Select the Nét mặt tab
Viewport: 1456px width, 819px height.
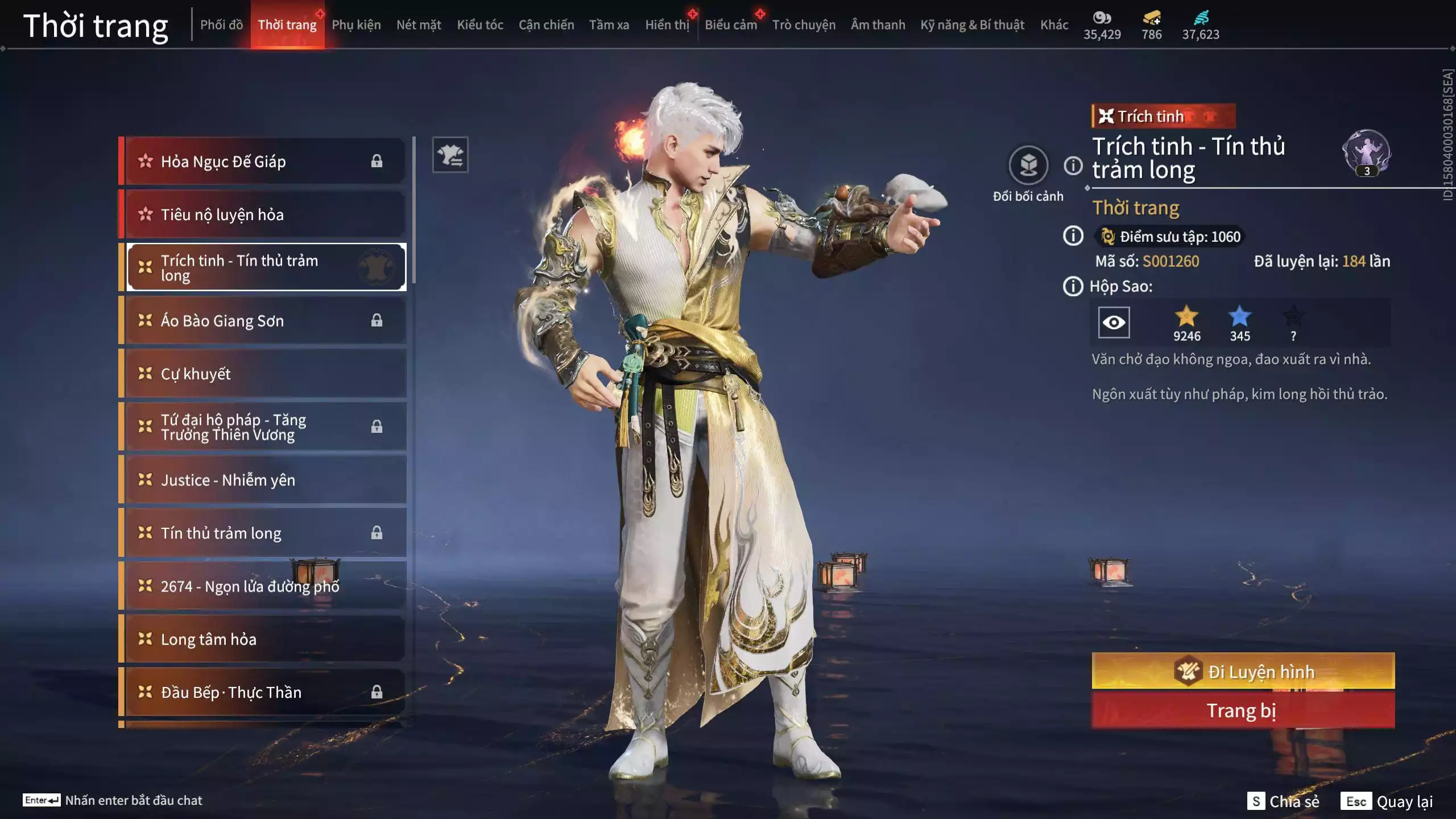click(x=419, y=25)
